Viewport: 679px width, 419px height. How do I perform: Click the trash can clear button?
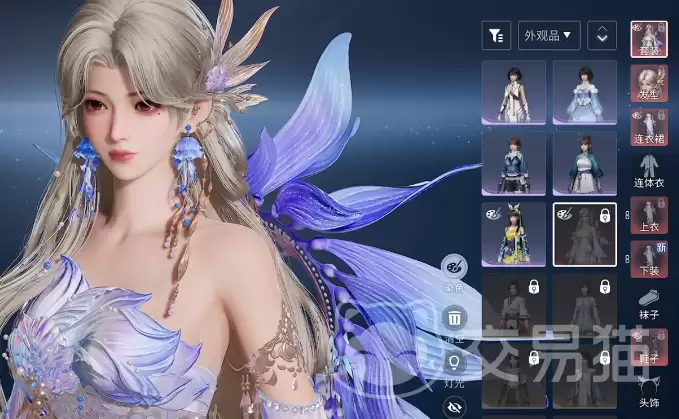click(x=453, y=320)
